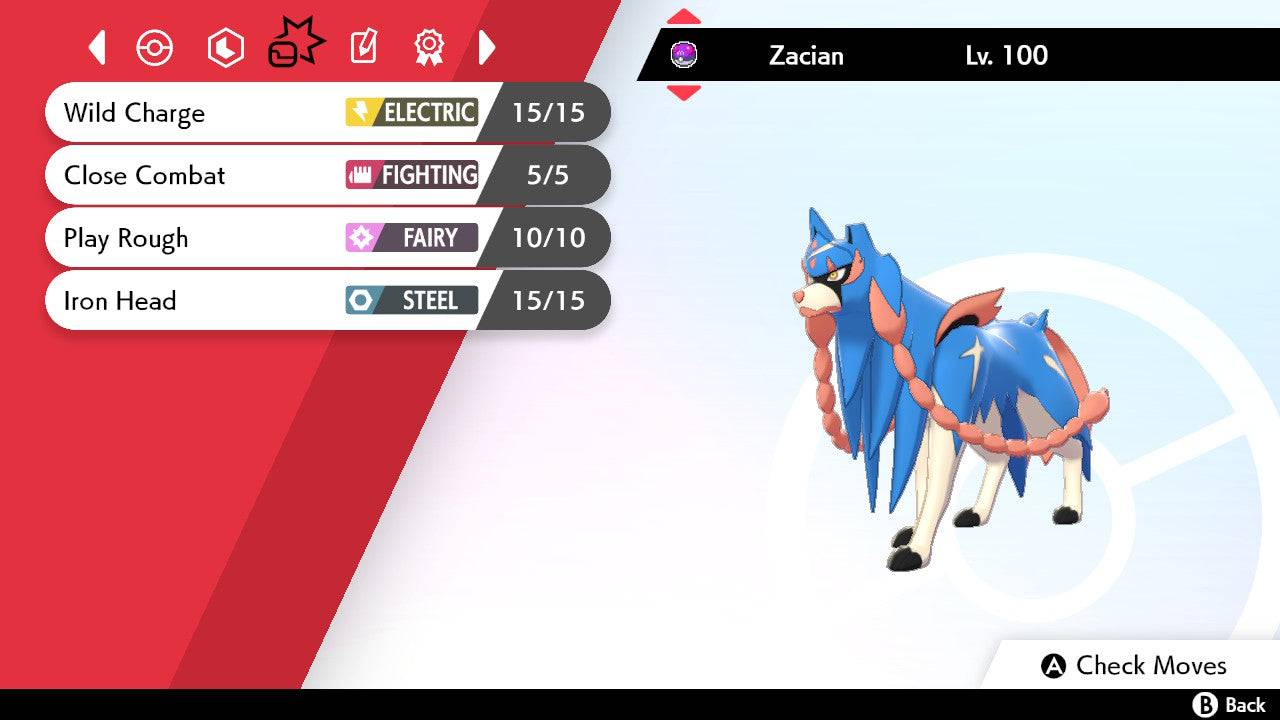
Task: Click the right arrow to change tabs
Action: coord(487,47)
